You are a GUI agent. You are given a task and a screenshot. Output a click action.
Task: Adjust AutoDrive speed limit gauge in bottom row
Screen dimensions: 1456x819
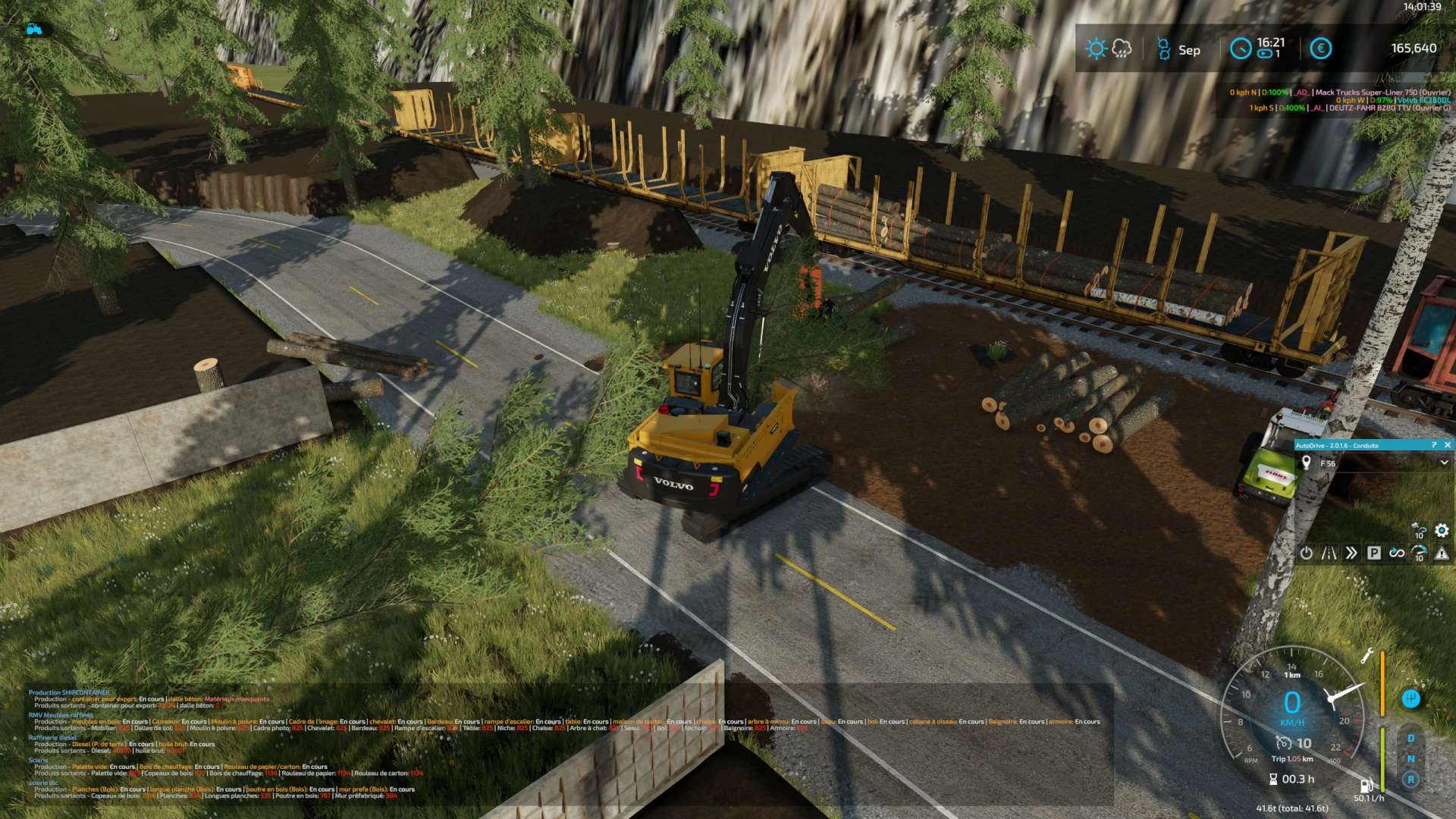(1419, 554)
